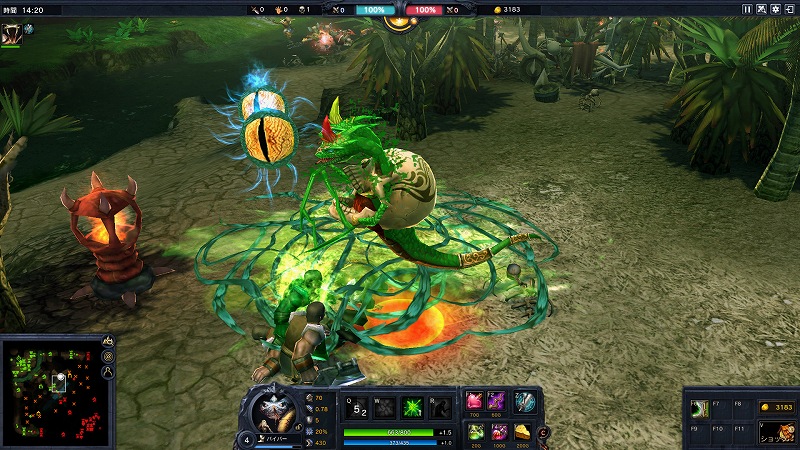Buy the pink gem item costing 700
The width and height of the screenshot is (800, 450).
point(475,401)
